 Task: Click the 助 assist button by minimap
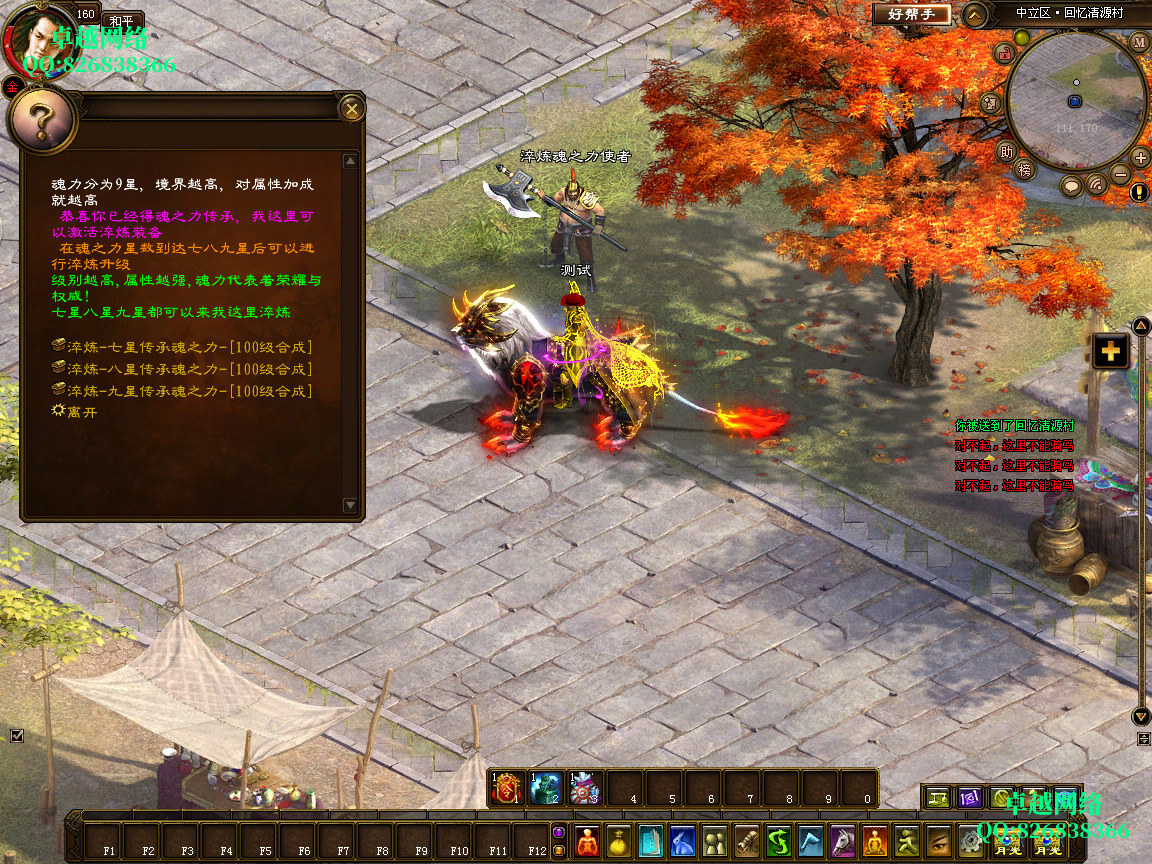1007,151
